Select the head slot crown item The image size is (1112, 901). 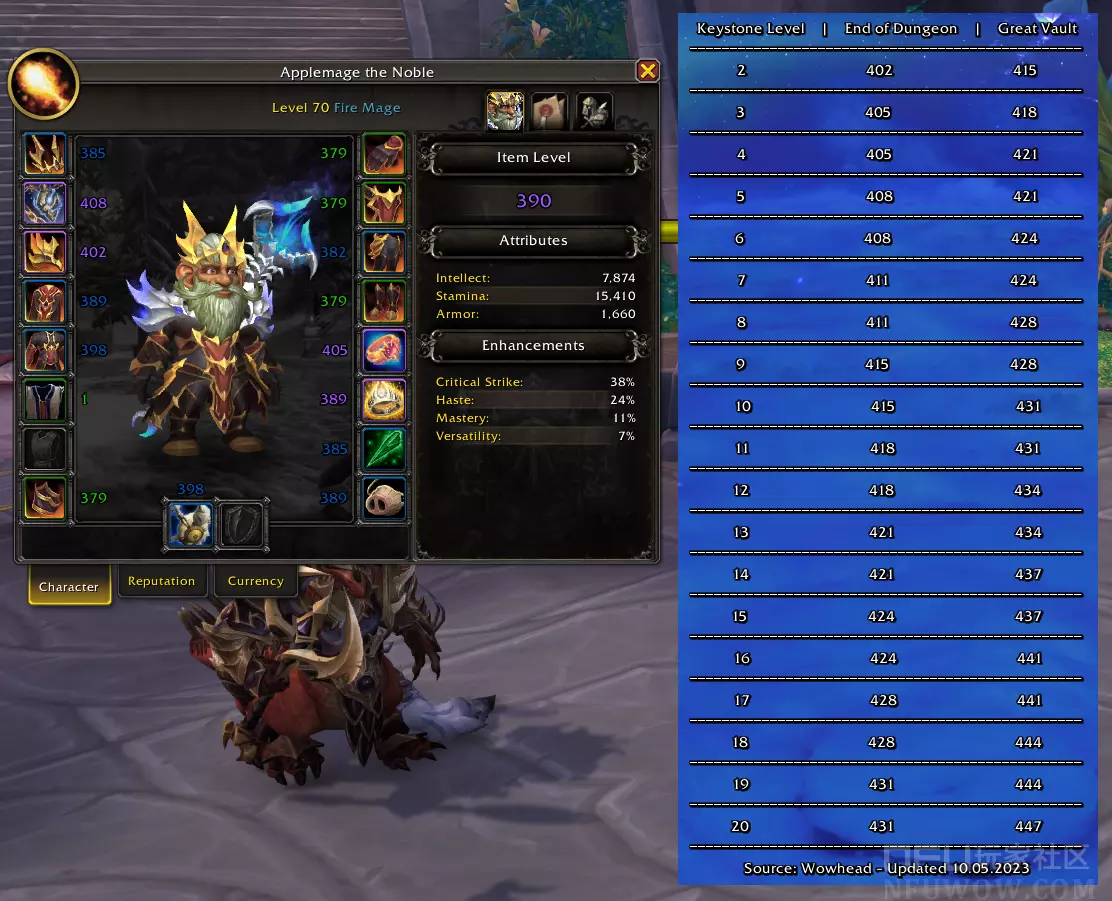point(45,154)
